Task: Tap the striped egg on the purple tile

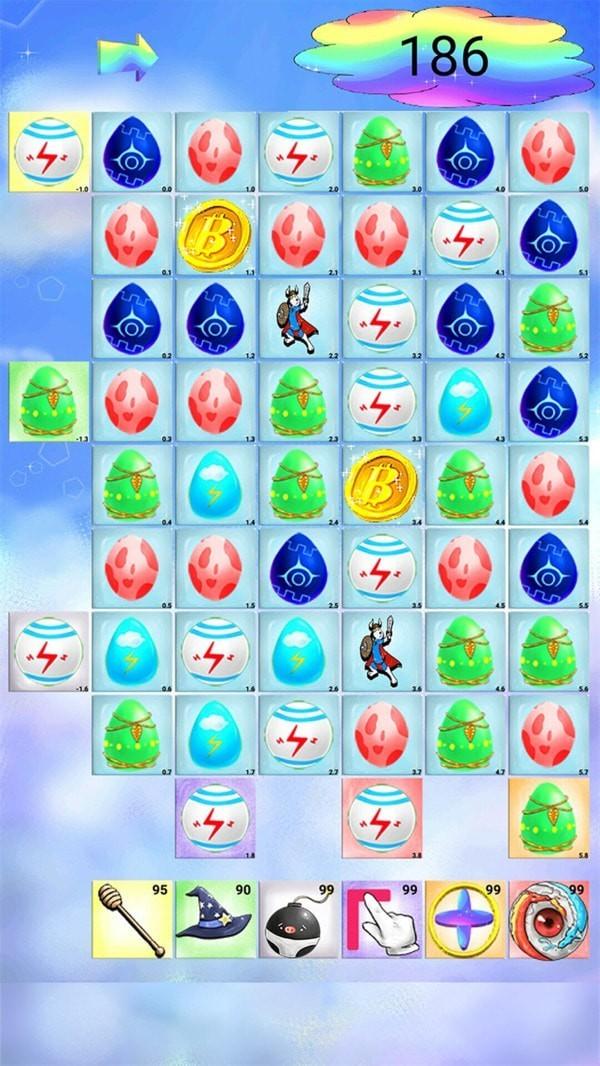Action: [x=216, y=818]
